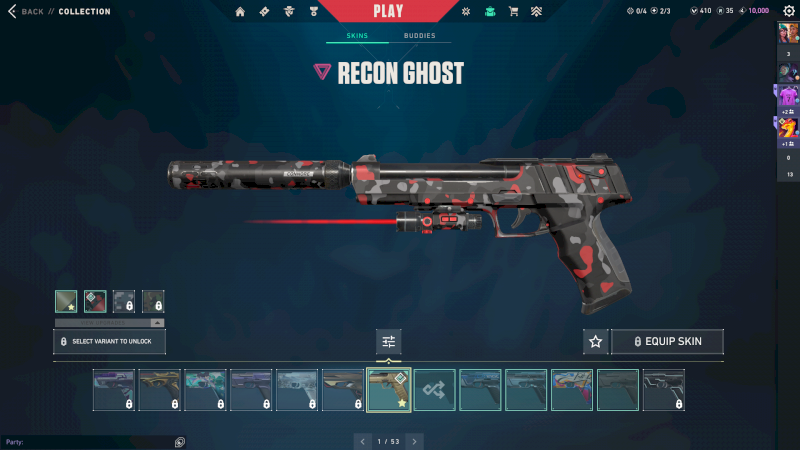The height and width of the screenshot is (450, 800).
Task: Select the locked gold-trimmed Ghost skin thumbnail
Action: click(159, 390)
